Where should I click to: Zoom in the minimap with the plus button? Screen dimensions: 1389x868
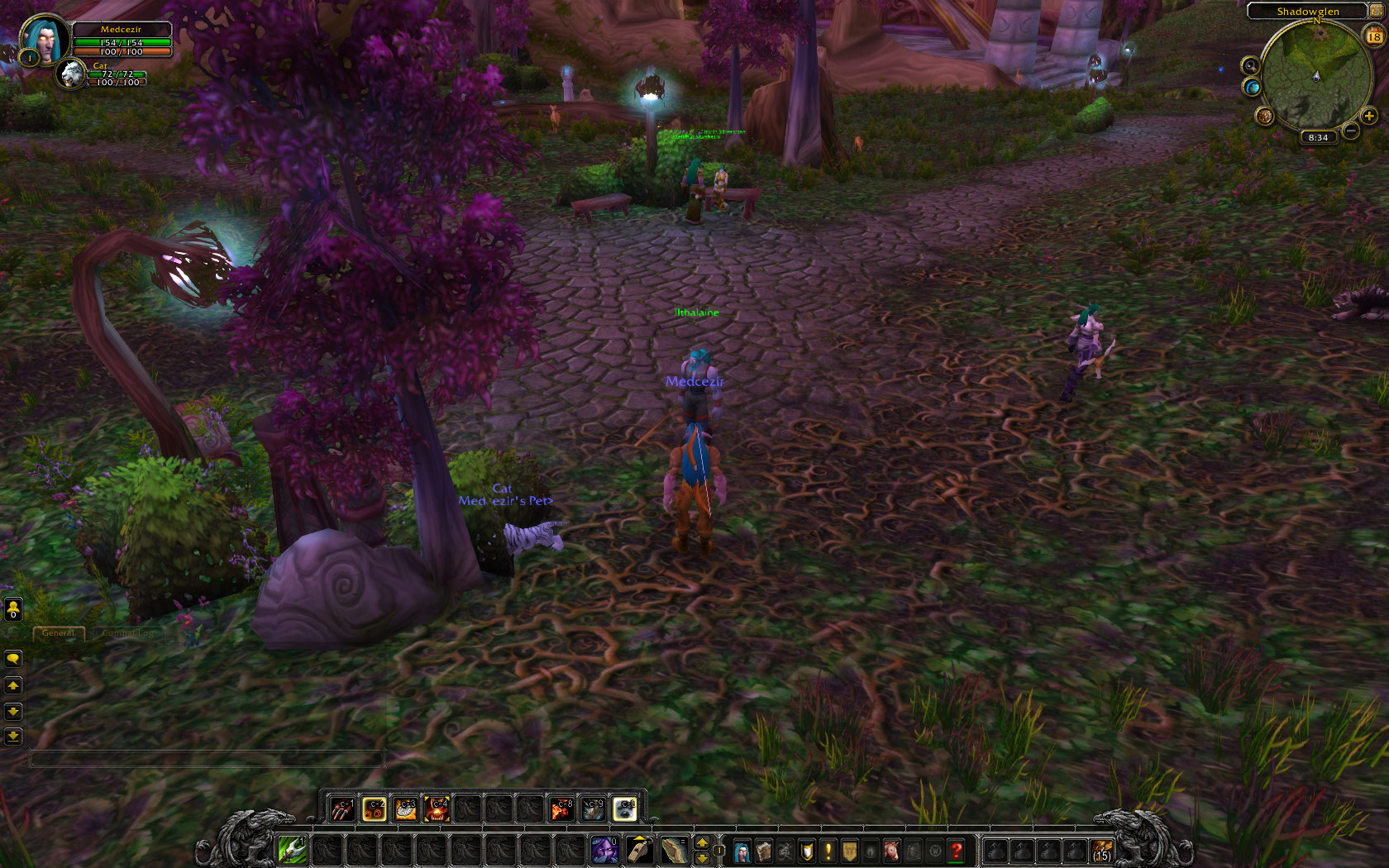1368,116
